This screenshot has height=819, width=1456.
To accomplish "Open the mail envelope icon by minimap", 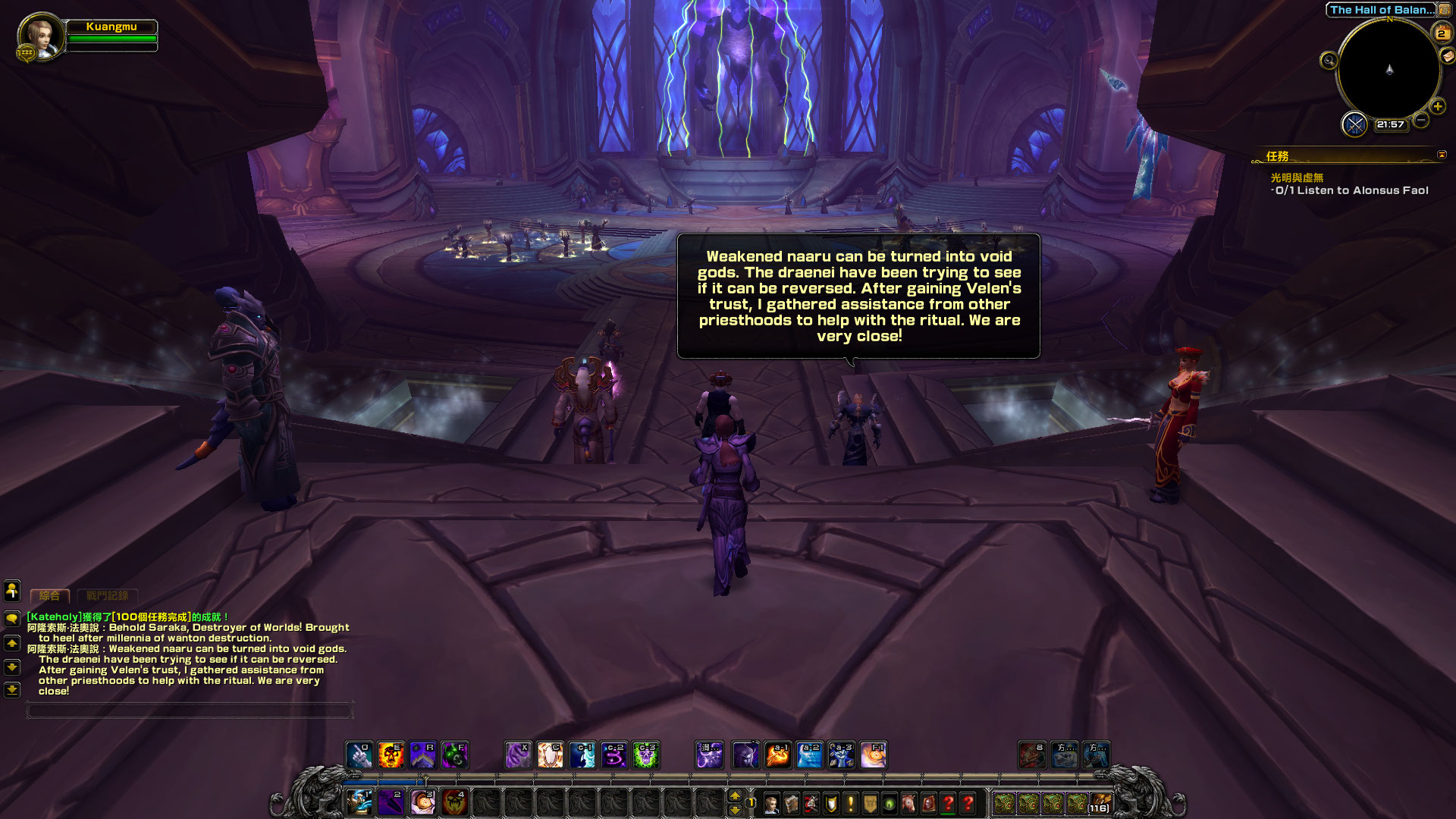I will (x=1448, y=55).
